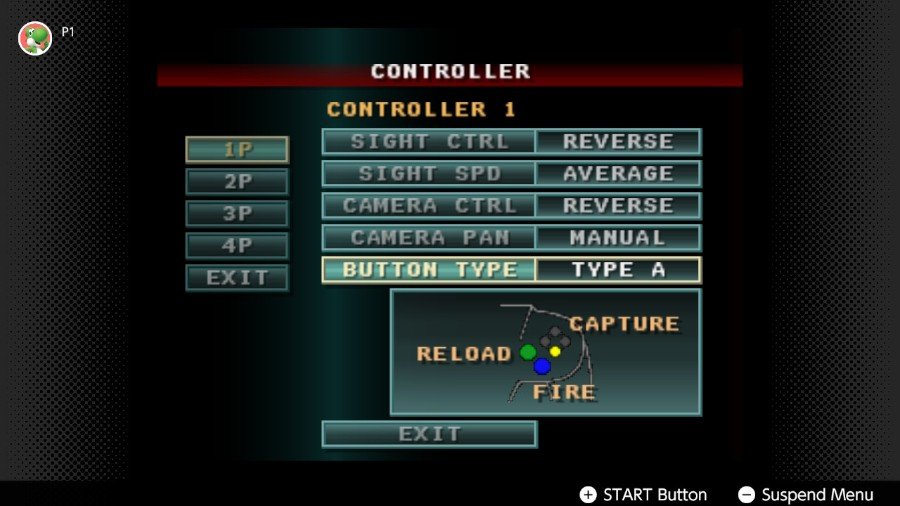Choose the 3P controller tab

click(237, 214)
